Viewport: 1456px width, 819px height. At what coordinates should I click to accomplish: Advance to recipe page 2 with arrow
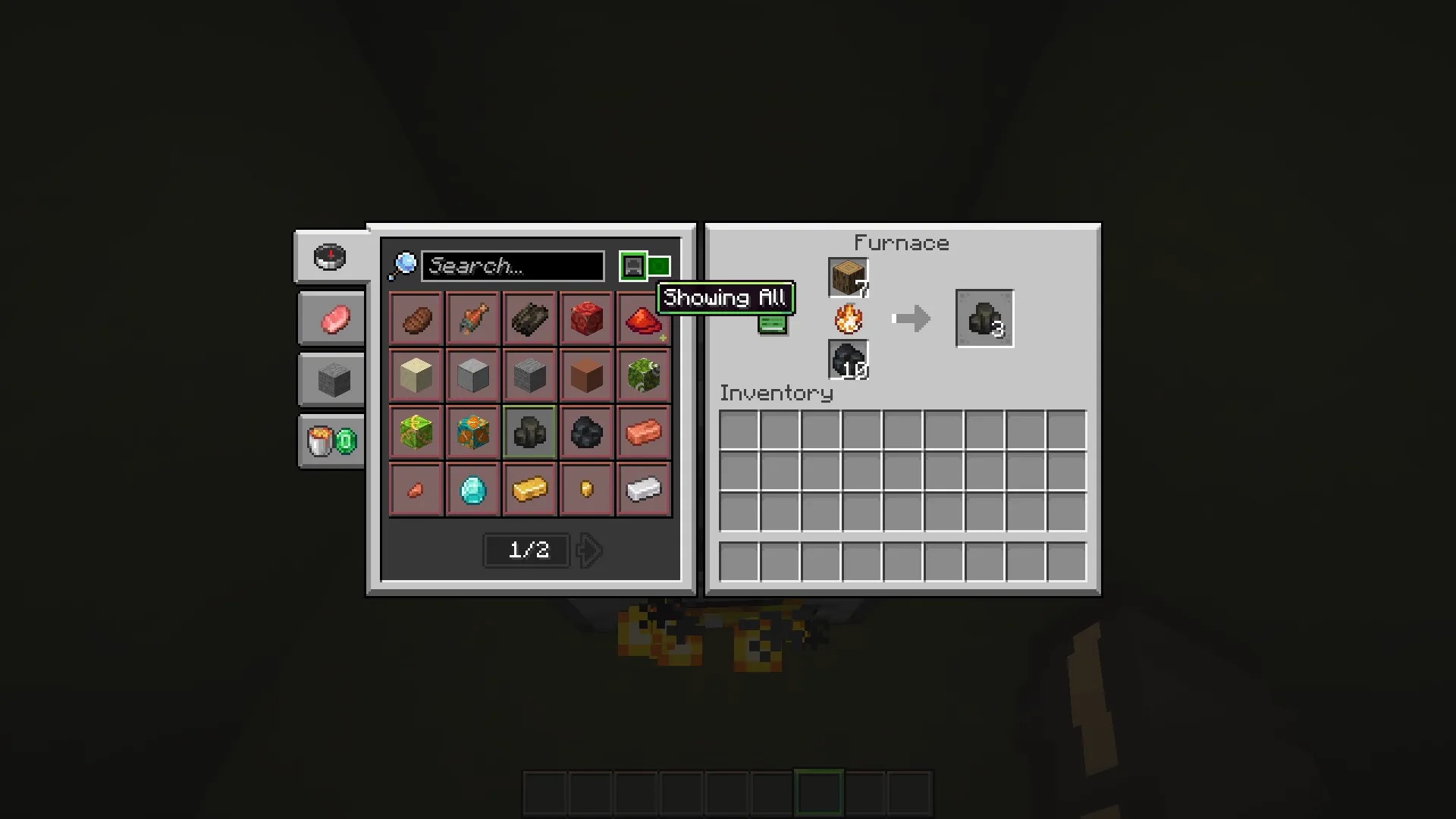[x=589, y=551]
